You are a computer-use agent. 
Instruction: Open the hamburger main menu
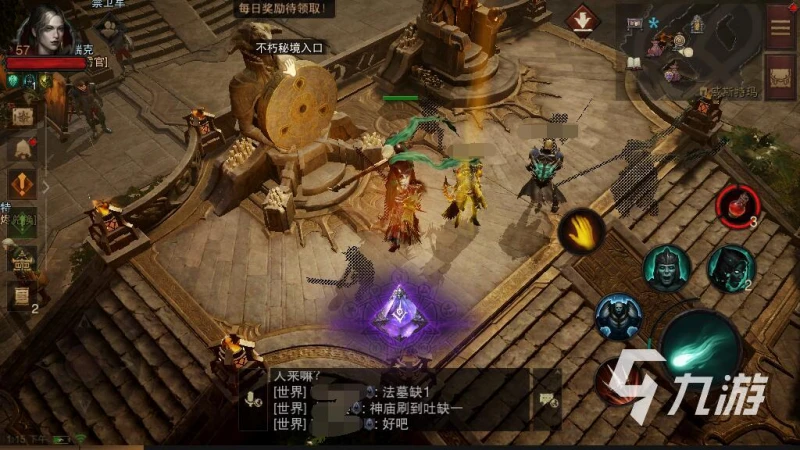tap(780, 26)
